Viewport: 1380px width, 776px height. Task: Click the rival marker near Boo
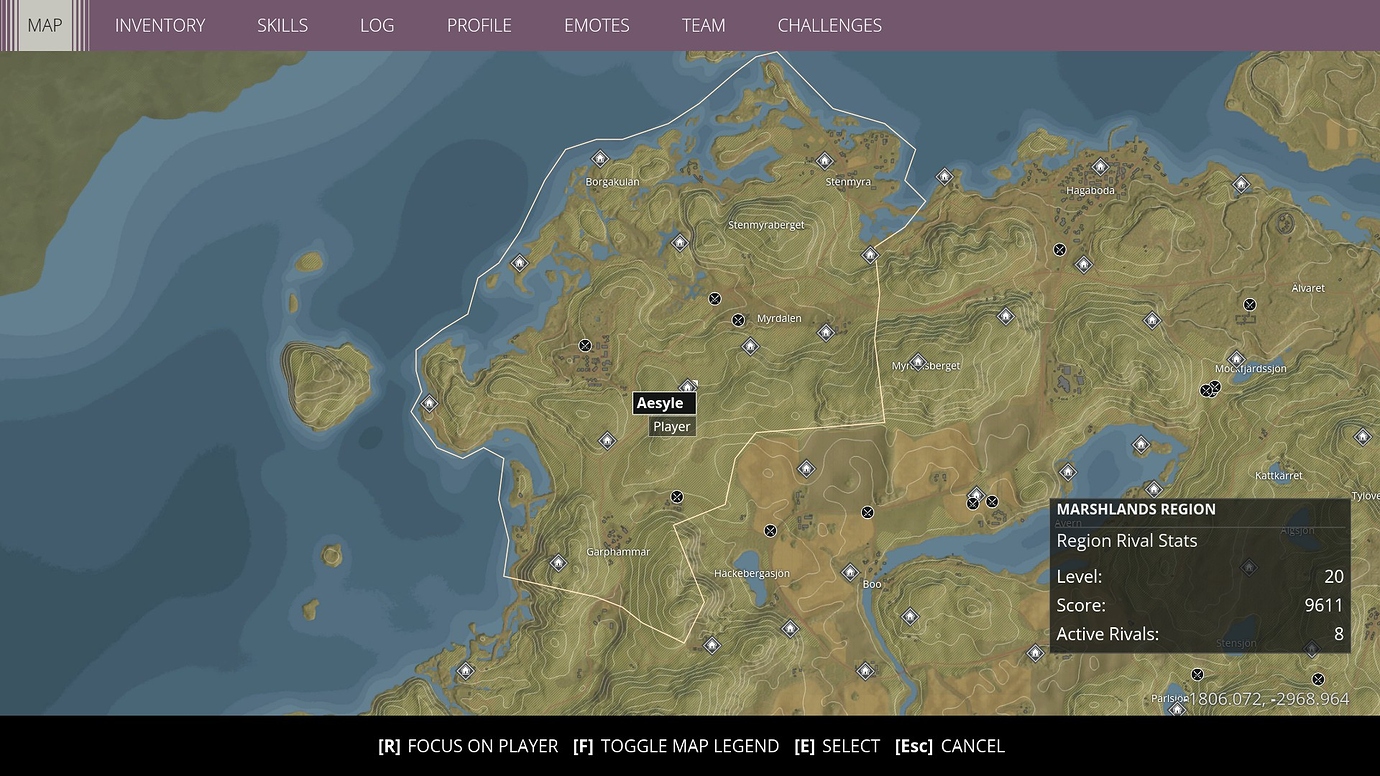tap(868, 512)
